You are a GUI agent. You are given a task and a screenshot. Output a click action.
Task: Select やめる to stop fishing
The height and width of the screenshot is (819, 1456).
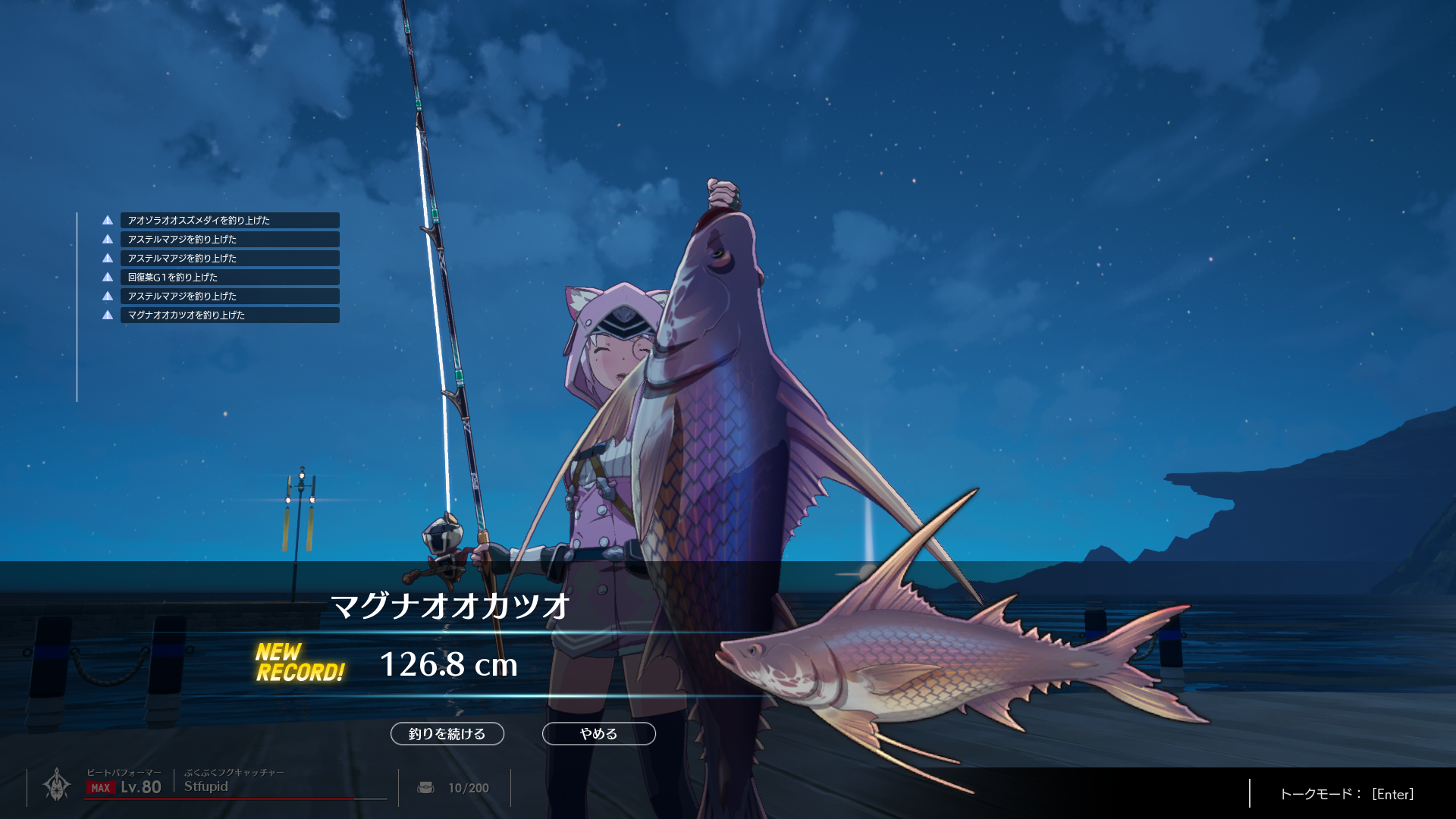[598, 733]
